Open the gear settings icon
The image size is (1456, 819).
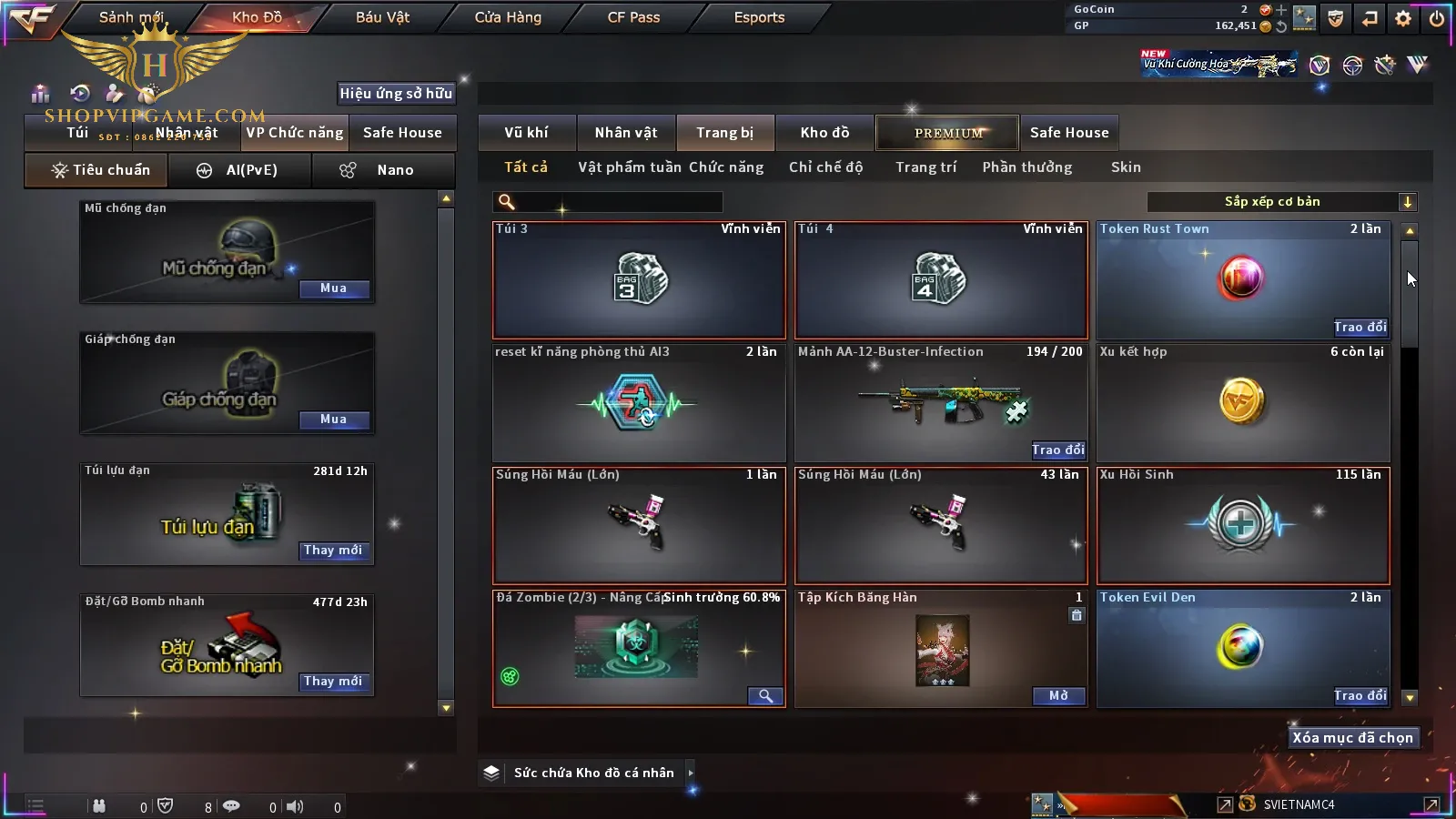1403,18
